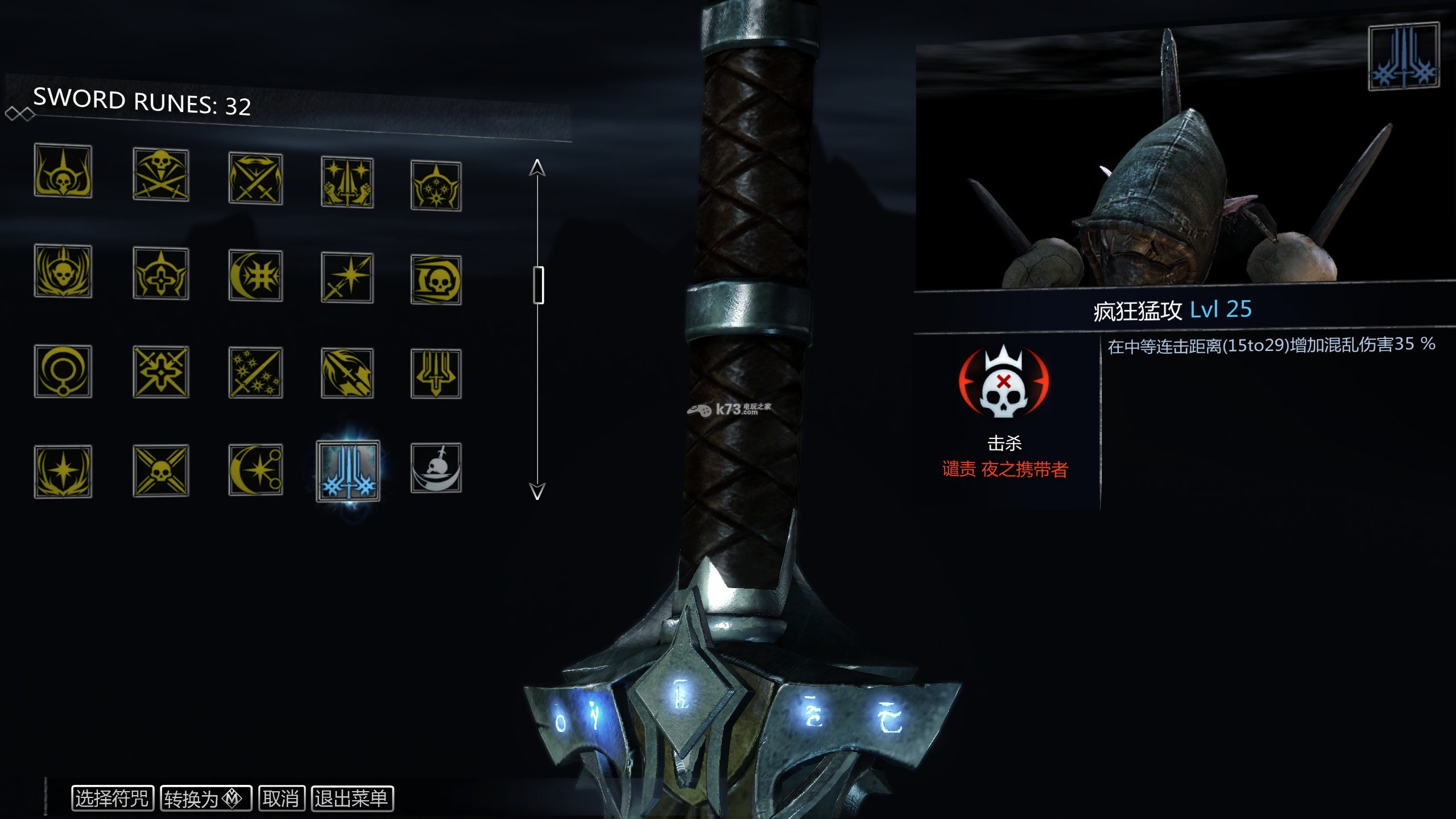Choose the crescent moon with star-grid rune
This screenshot has height=819, width=1456.
coord(255,276)
